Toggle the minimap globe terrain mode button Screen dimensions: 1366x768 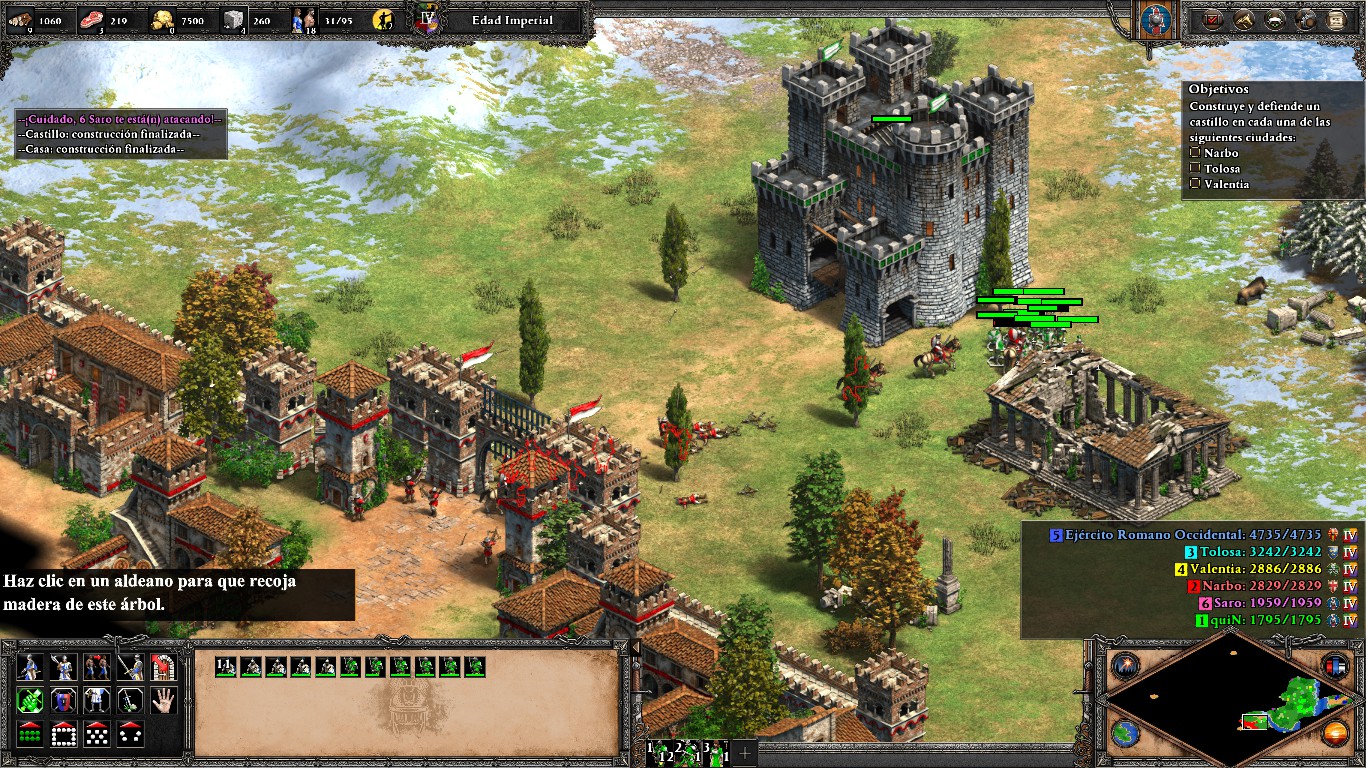click(x=1126, y=733)
